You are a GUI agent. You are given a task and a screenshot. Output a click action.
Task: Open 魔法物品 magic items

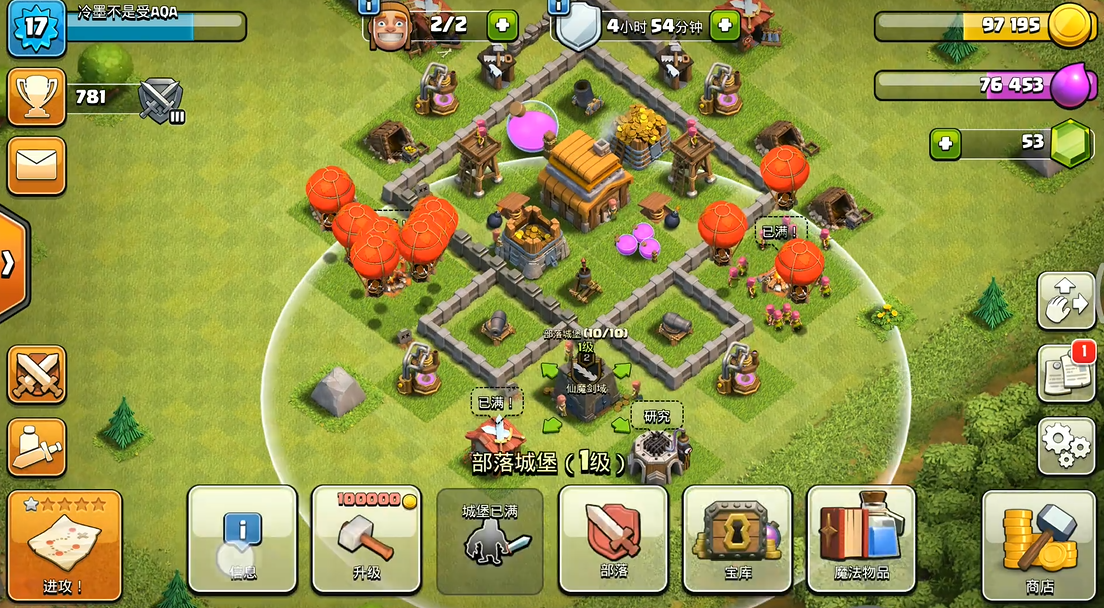point(860,538)
